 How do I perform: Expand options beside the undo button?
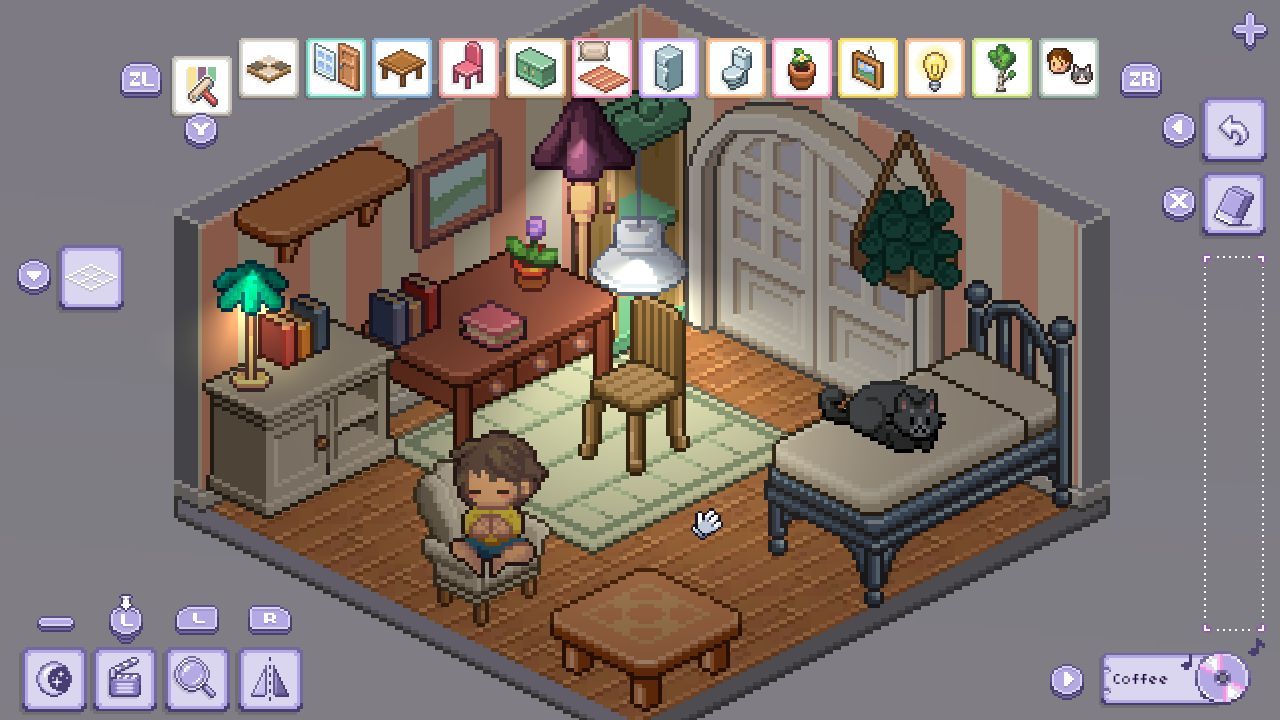click(1178, 128)
